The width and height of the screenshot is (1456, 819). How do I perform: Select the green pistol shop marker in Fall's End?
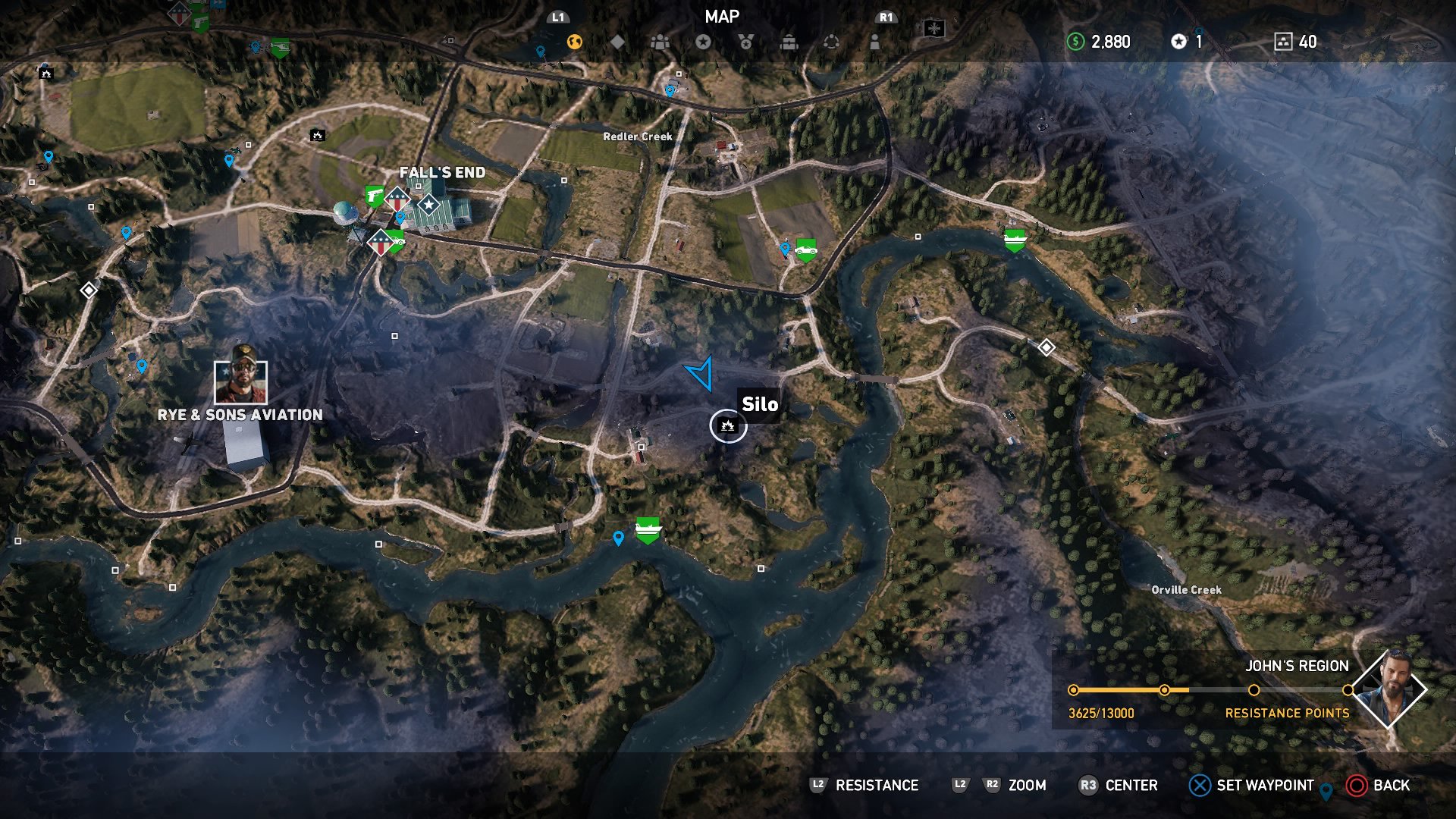pos(374,196)
